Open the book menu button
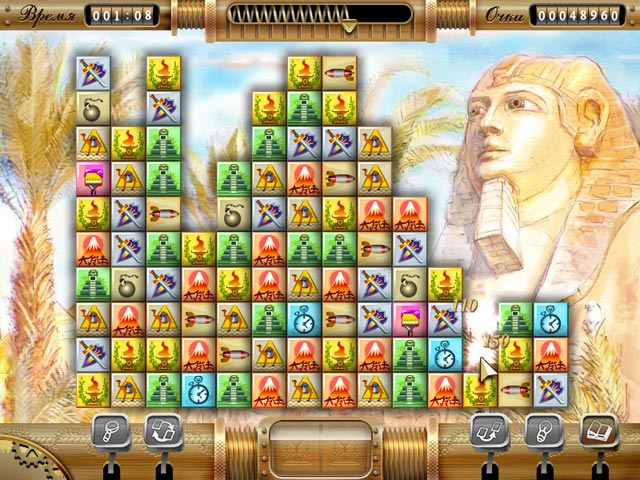640x480 pixels. coord(597,430)
